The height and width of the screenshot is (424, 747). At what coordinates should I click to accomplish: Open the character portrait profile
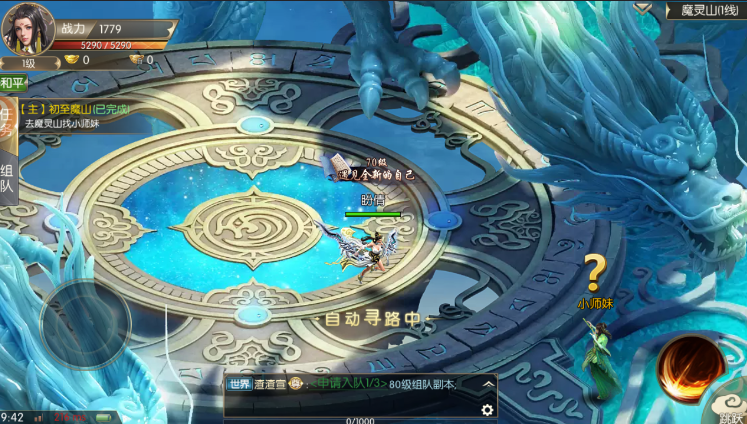[x=28, y=30]
